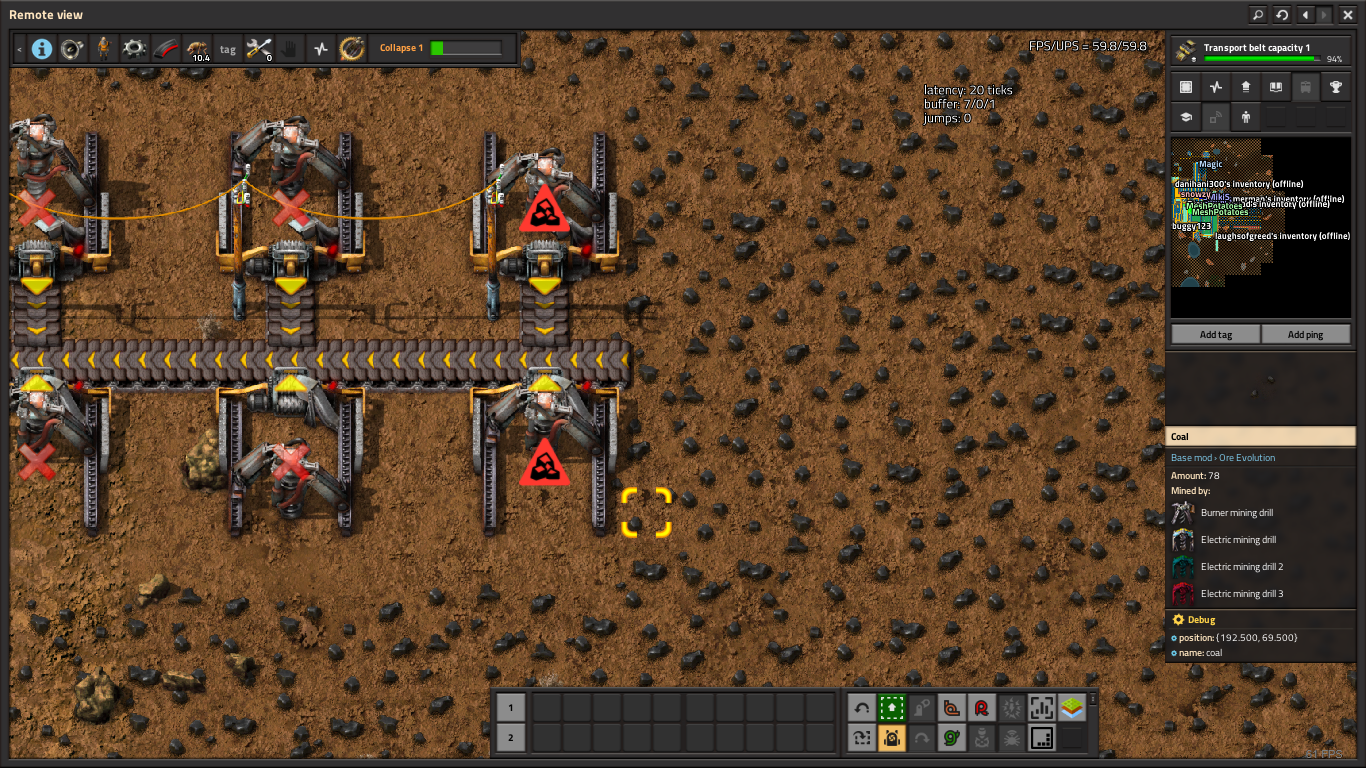Click the blue info icon in top toolbar
Viewport: 1366px width, 768px height.
(x=42, y=48)
